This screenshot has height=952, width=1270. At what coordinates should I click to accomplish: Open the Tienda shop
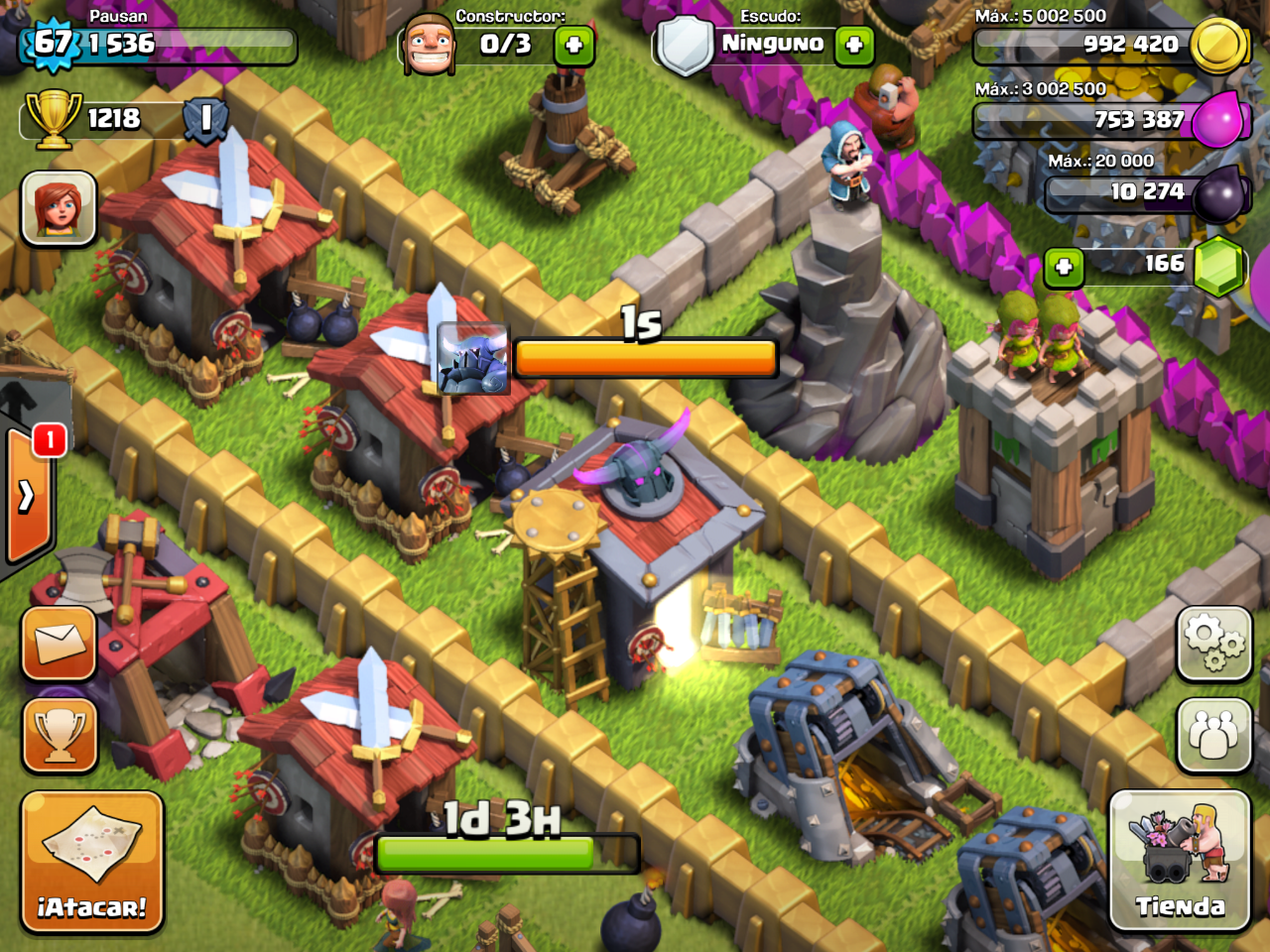pyautogui.click(x=1179, y=860)
